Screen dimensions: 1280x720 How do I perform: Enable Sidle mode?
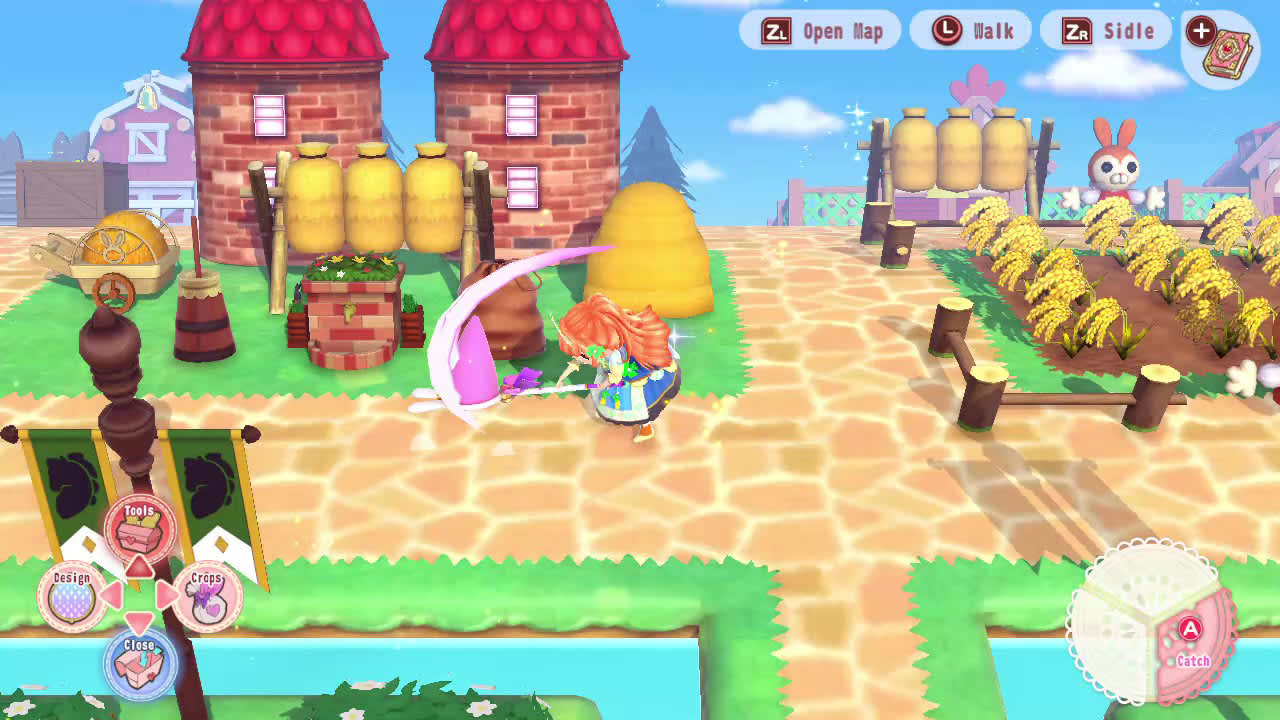point(1105,30)
